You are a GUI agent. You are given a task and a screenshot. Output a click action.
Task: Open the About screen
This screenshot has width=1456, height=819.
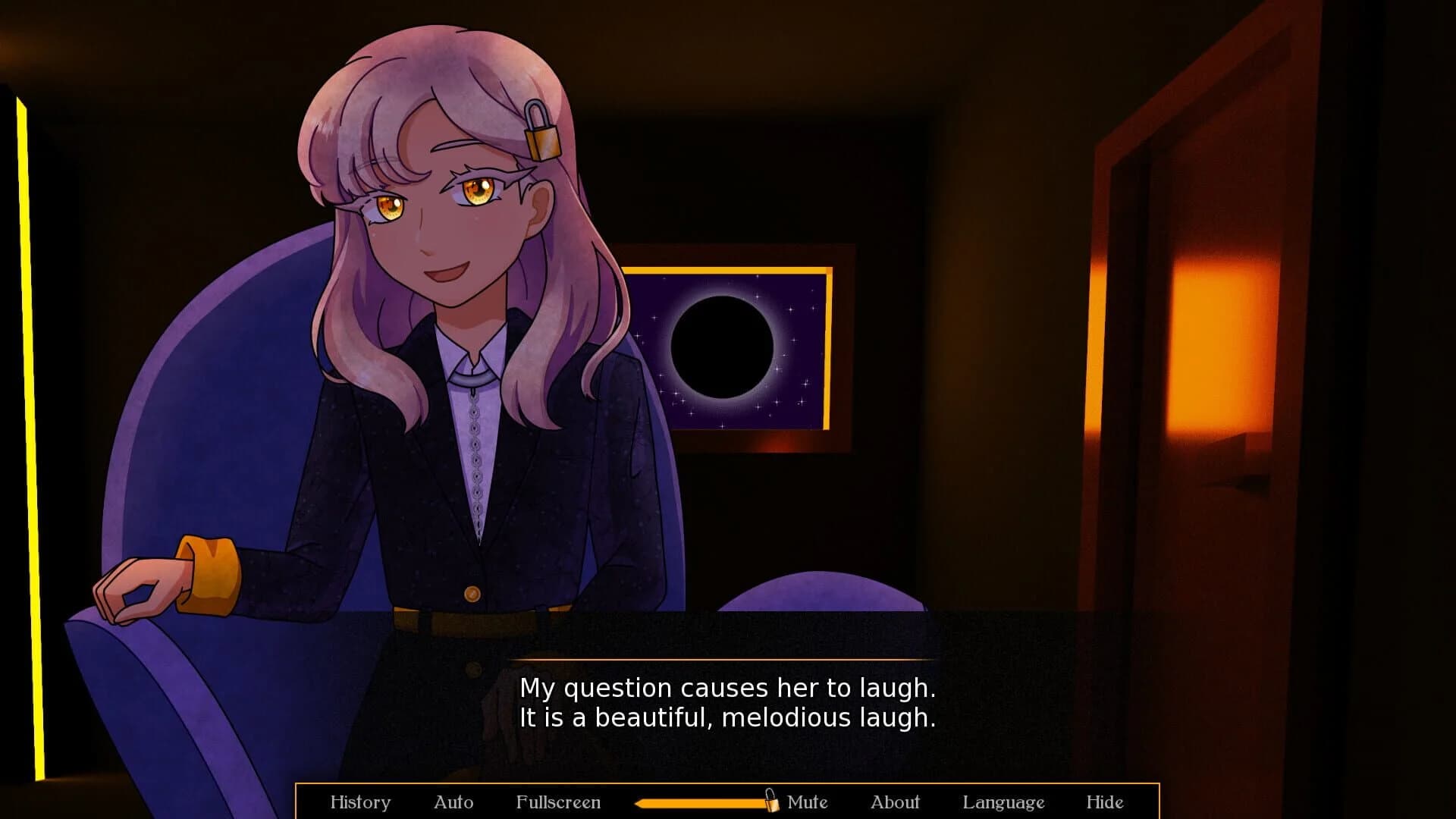(896, 802)
